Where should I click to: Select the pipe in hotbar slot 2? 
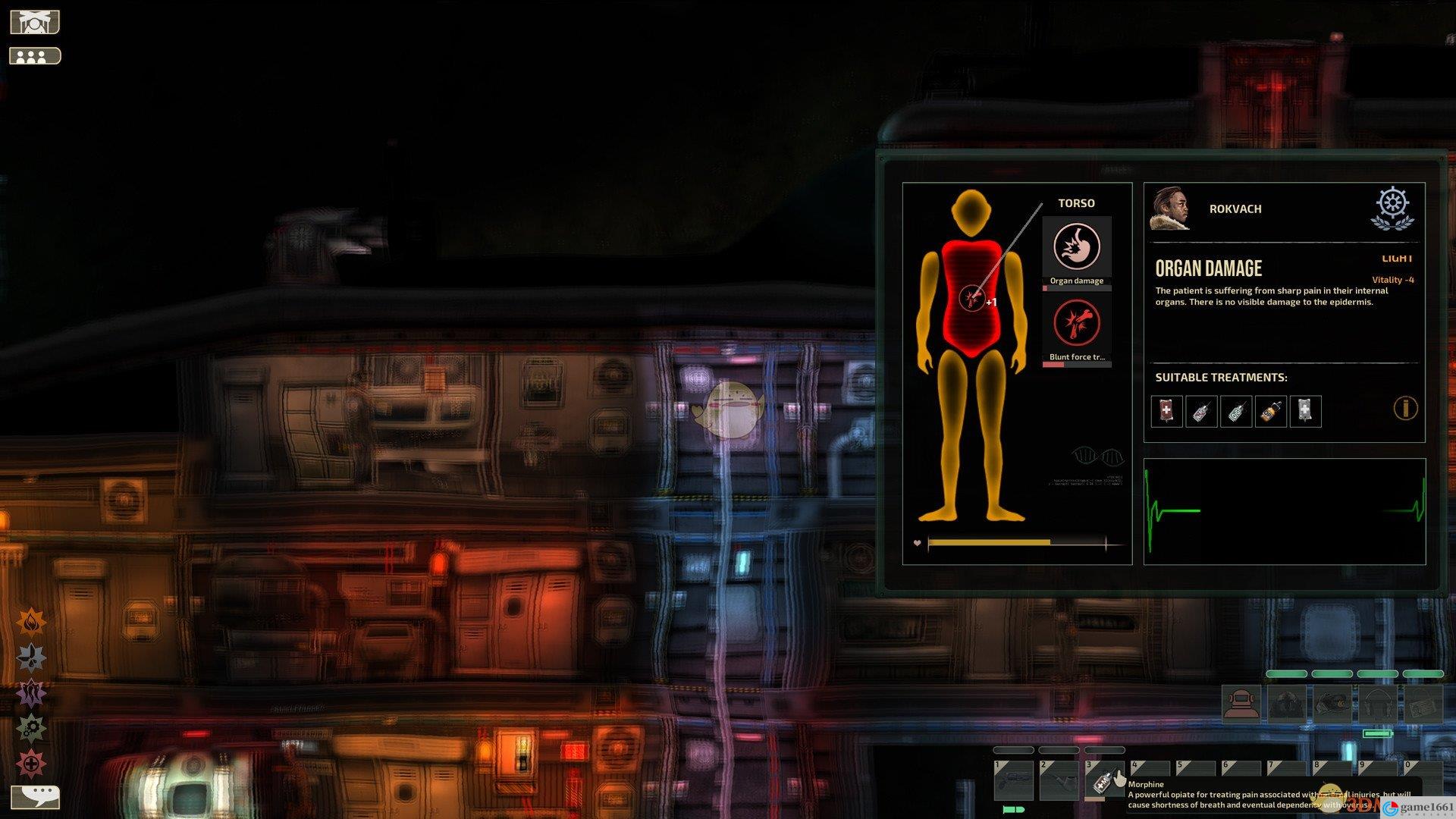click(x=1059, y=781)
